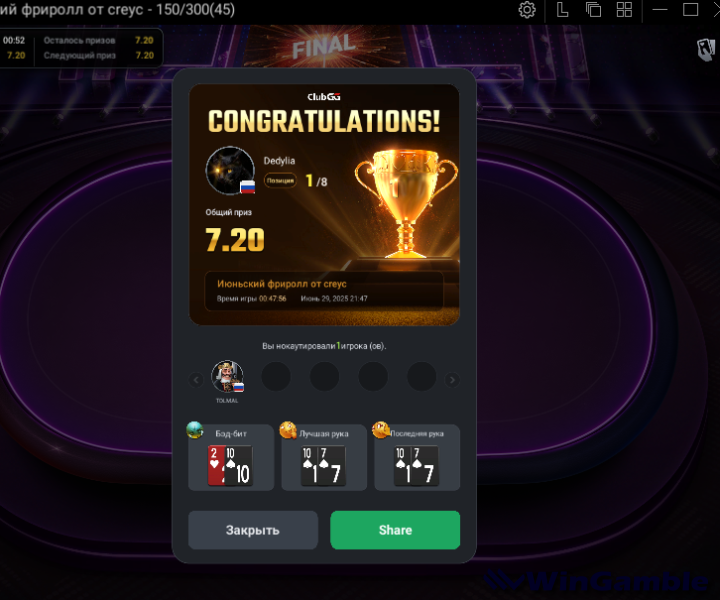Select the knocked-out player TOLMAL avatar
The width and height of the screenshot is (720, 600).
click(227, 377)
